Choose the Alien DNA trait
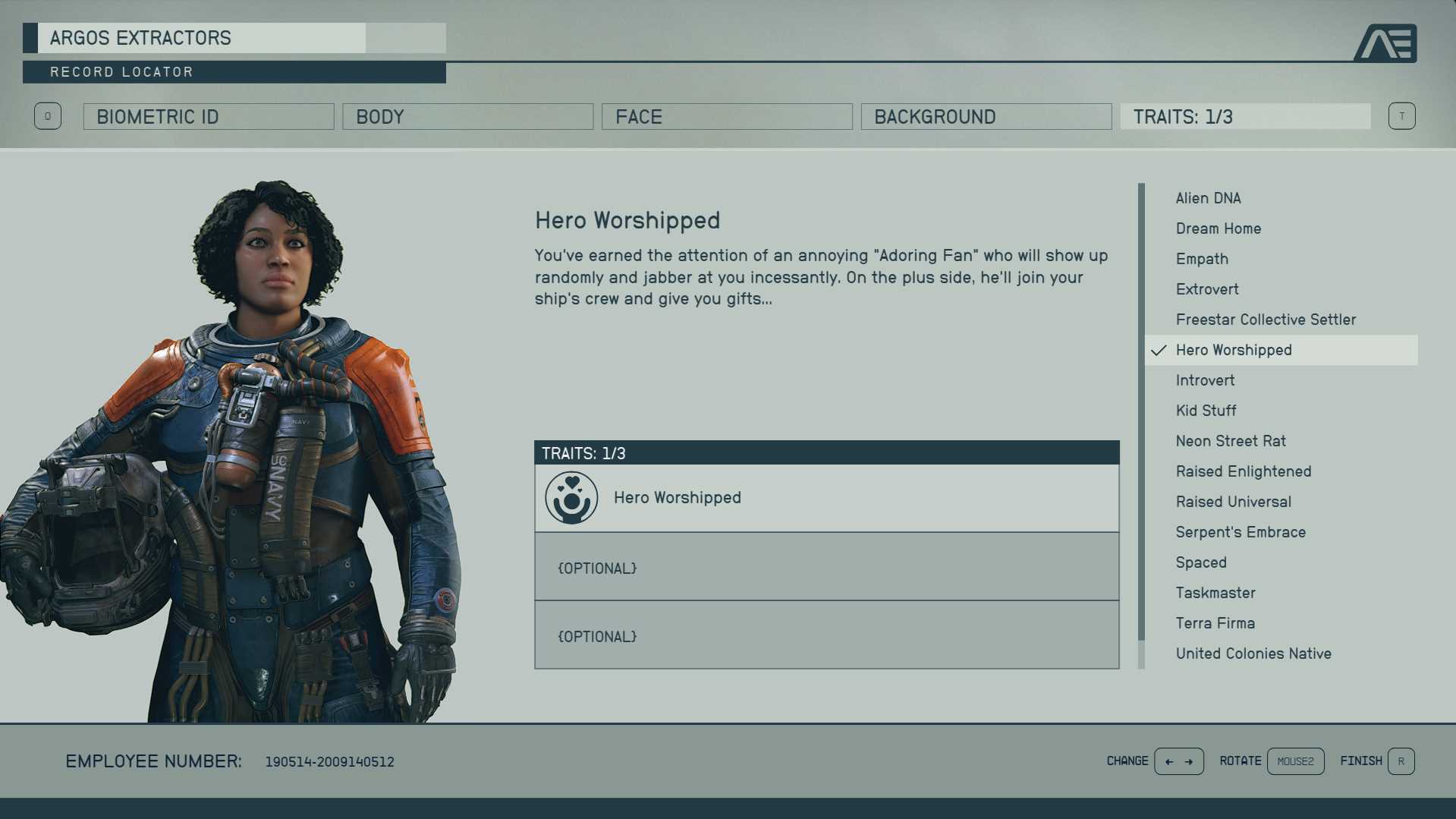The image size is (1456, 819). point(1208,198)
